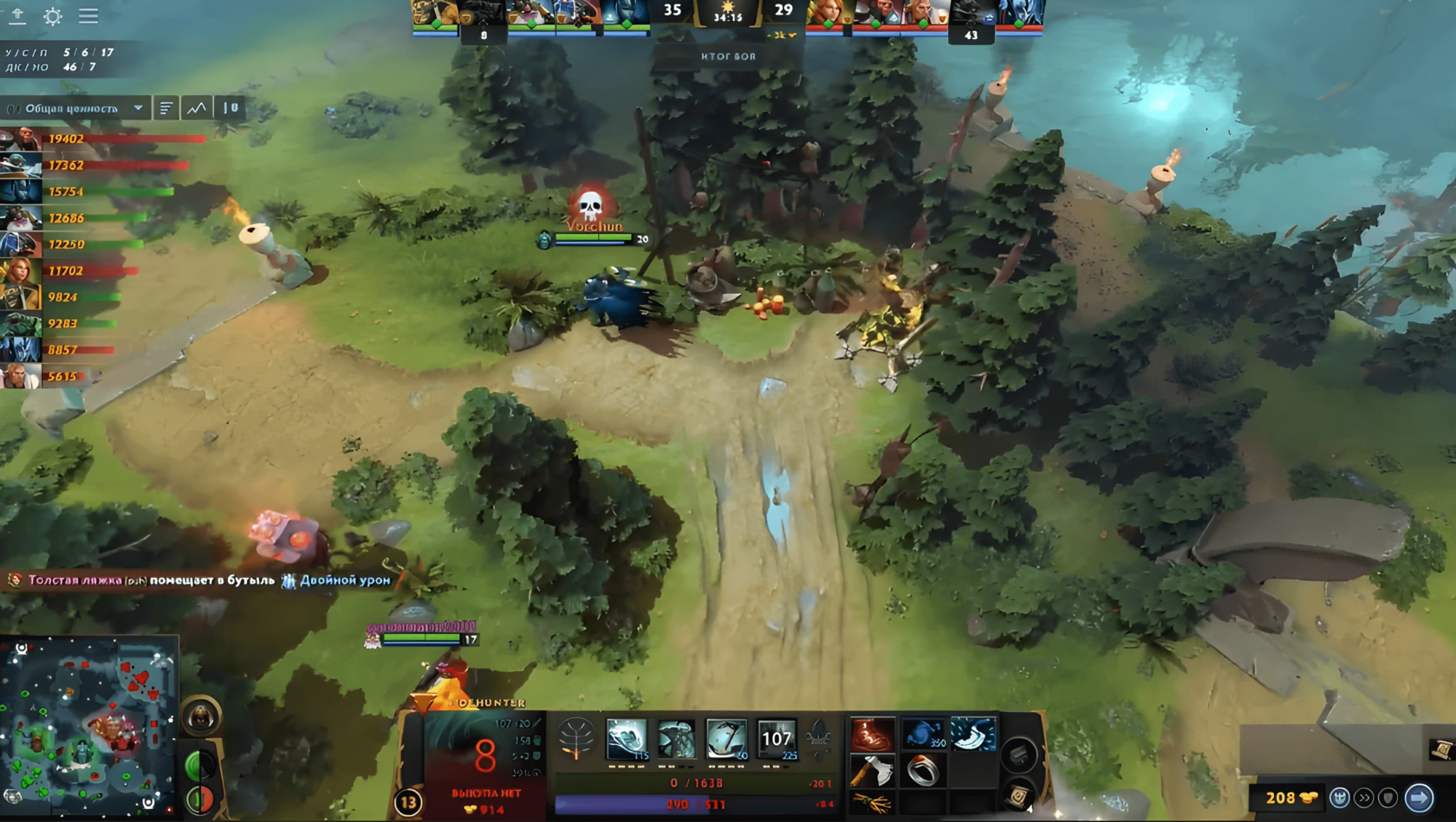Select the Ravage ability on cooldown 107
The width and height of the screenshot is (1456, 822).
[x=777, y=739]
